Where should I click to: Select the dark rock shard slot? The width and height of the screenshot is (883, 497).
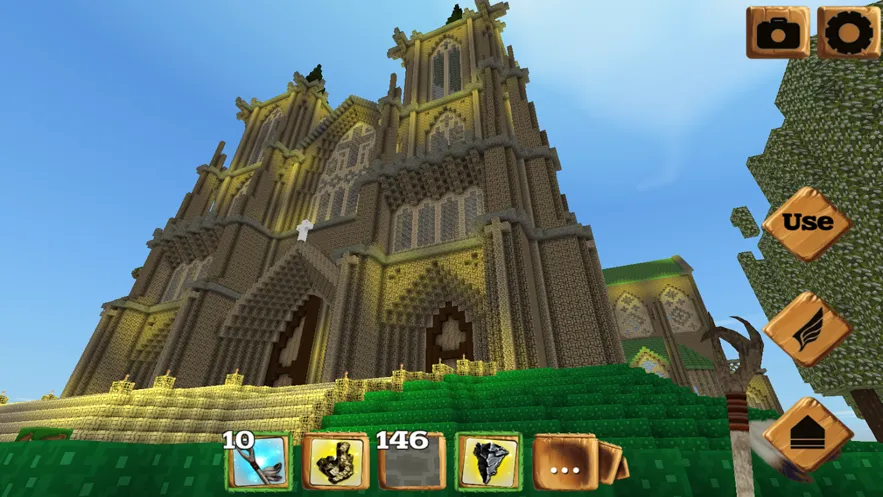click(x=489, y=462)
